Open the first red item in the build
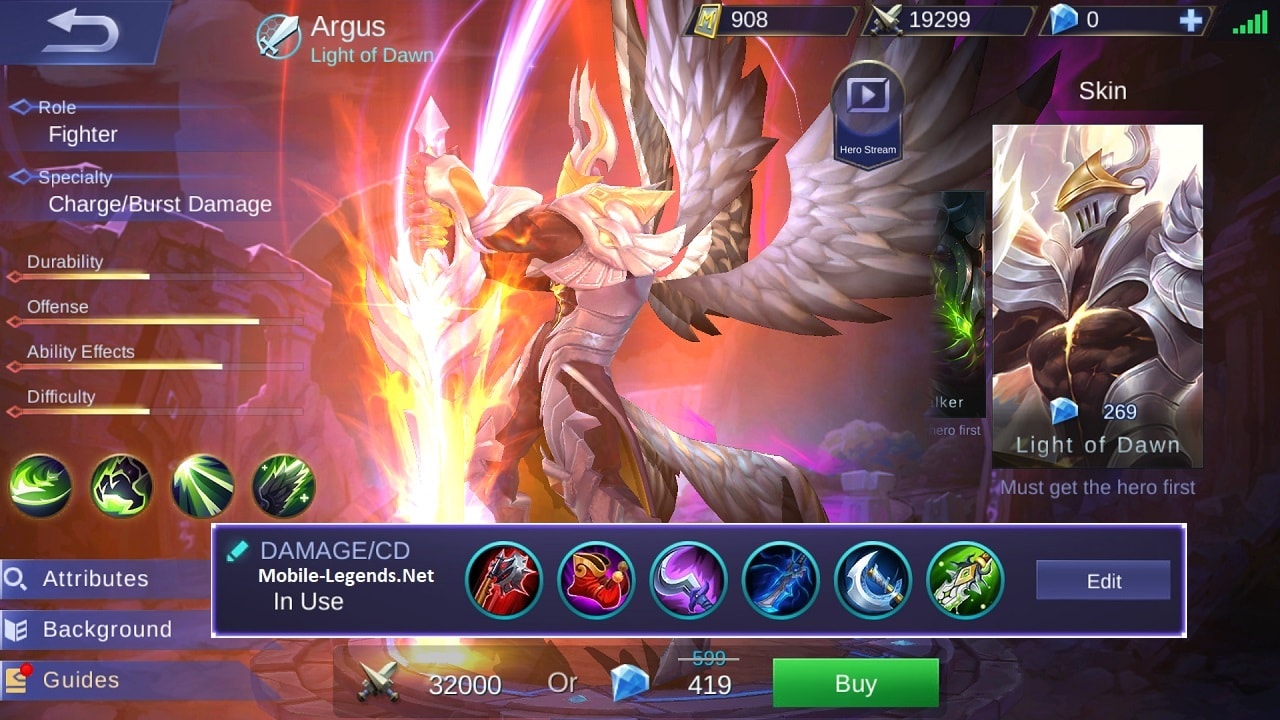The width and height of the screenshot is (1280, 720). 505,580
